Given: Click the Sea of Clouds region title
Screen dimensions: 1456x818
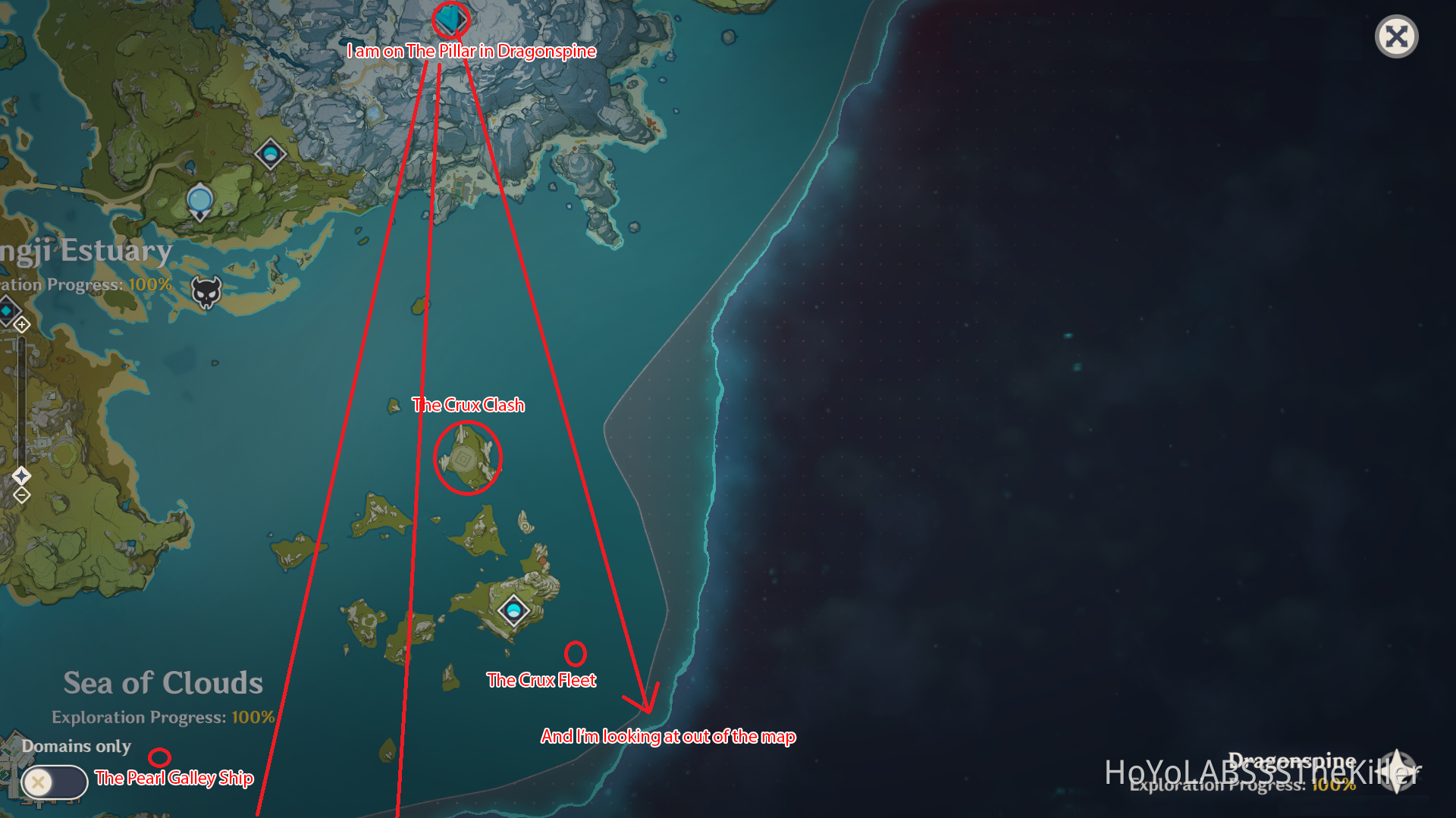Looking at the screenshot, I should pos(162,682).
